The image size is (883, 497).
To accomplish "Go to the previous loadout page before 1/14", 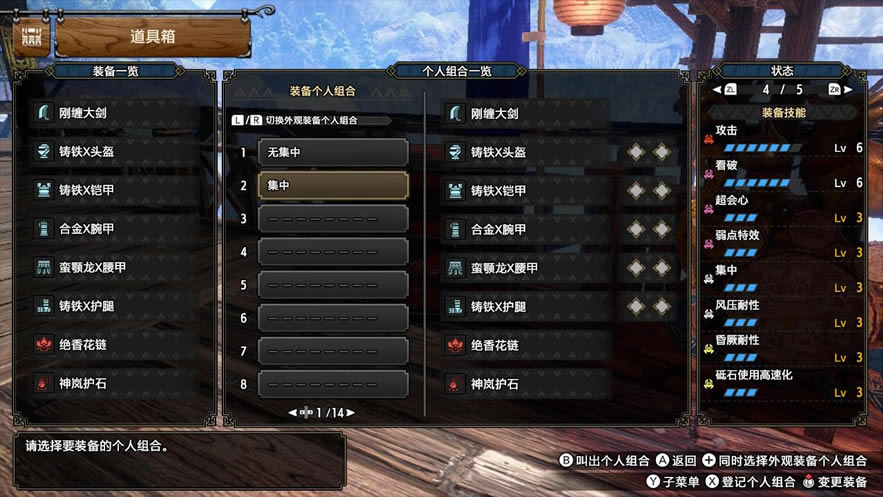I will pyautogui.click(x=293, y=412).
